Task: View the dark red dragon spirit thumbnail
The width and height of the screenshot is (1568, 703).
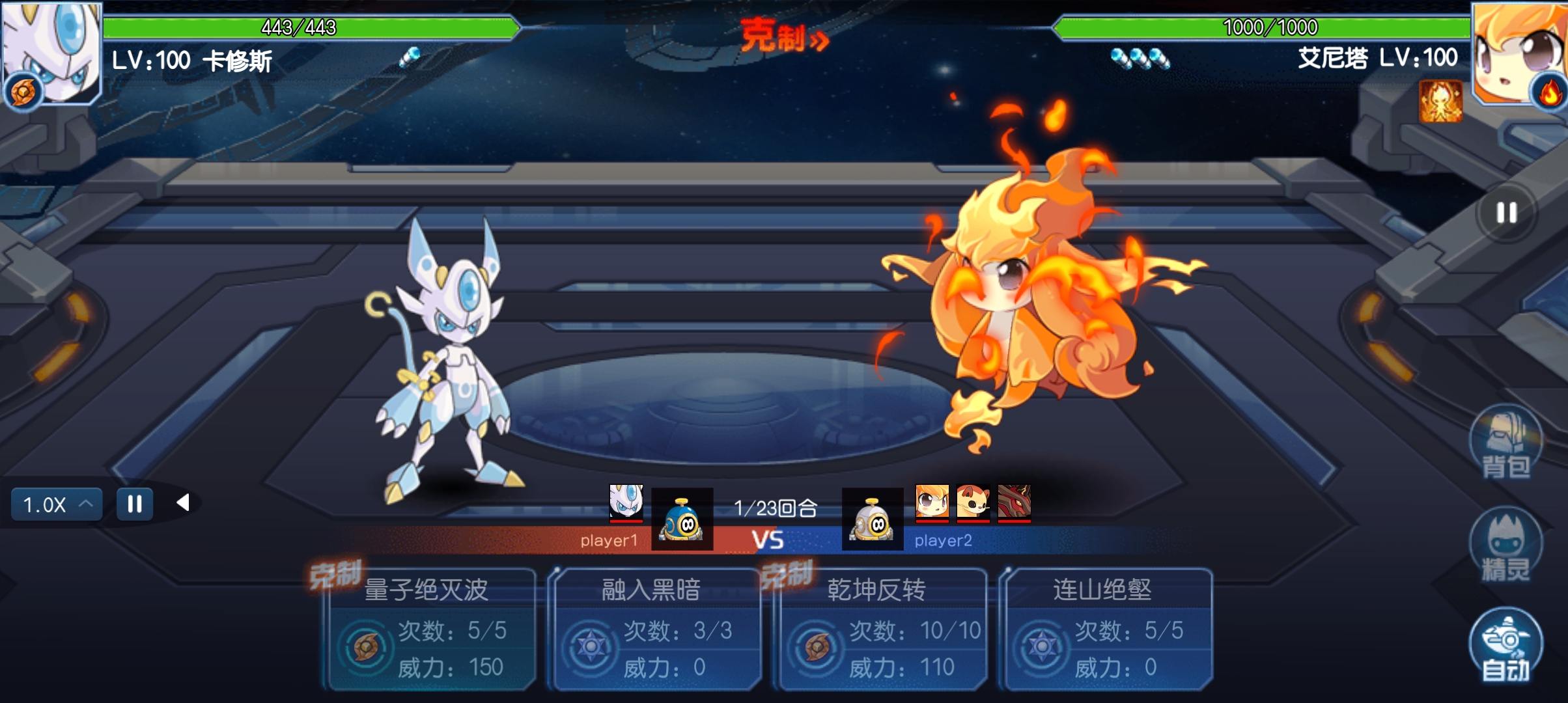Action: (x=1014, y=503)
